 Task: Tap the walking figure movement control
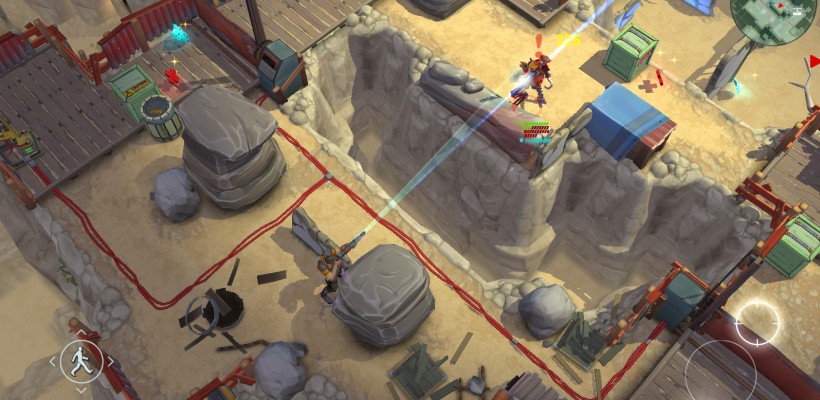tap(81, 360)
